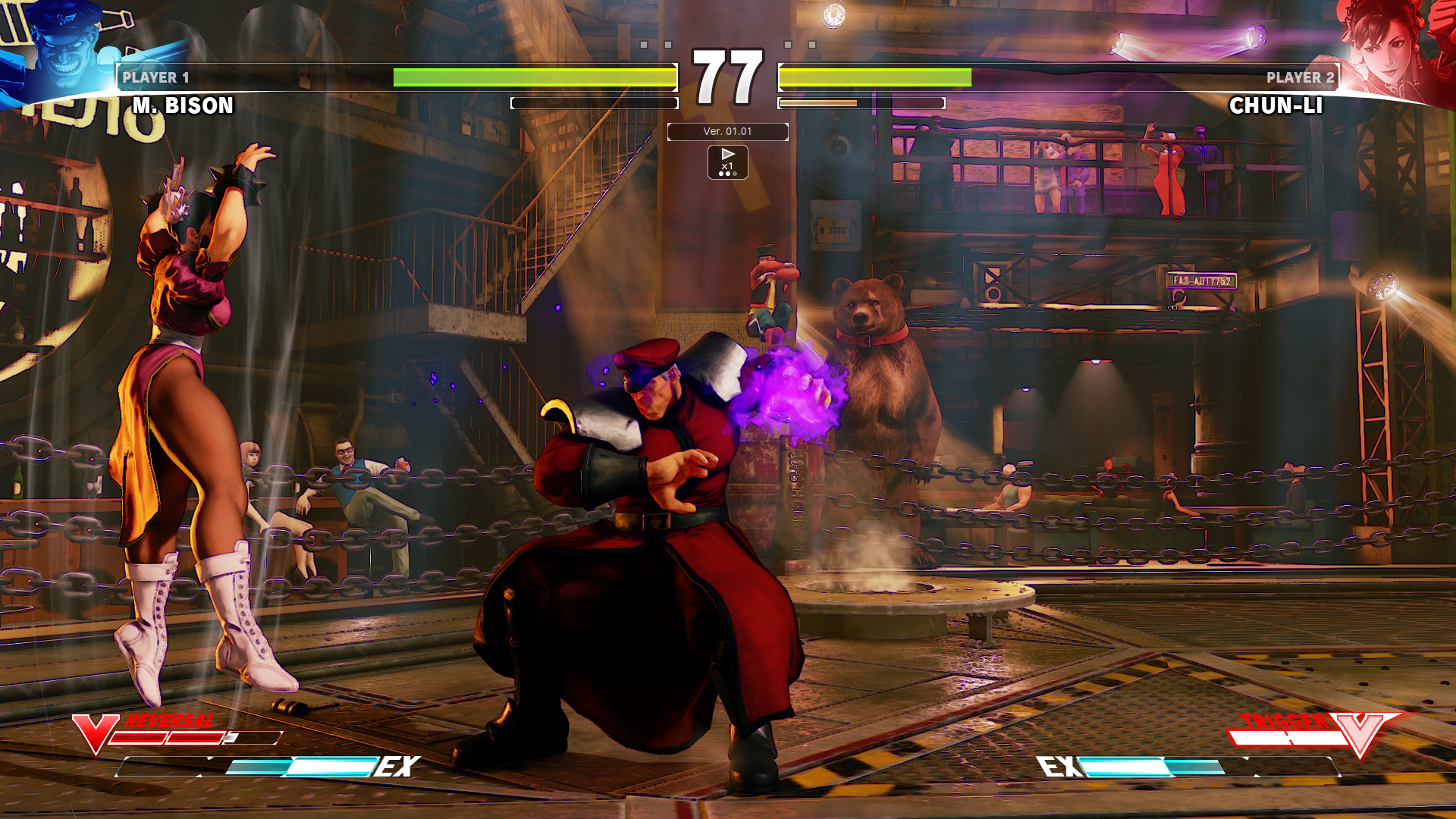Click the round timer showing 77
The height and width of the screenshot is (819, 1456).
[728, 76]
